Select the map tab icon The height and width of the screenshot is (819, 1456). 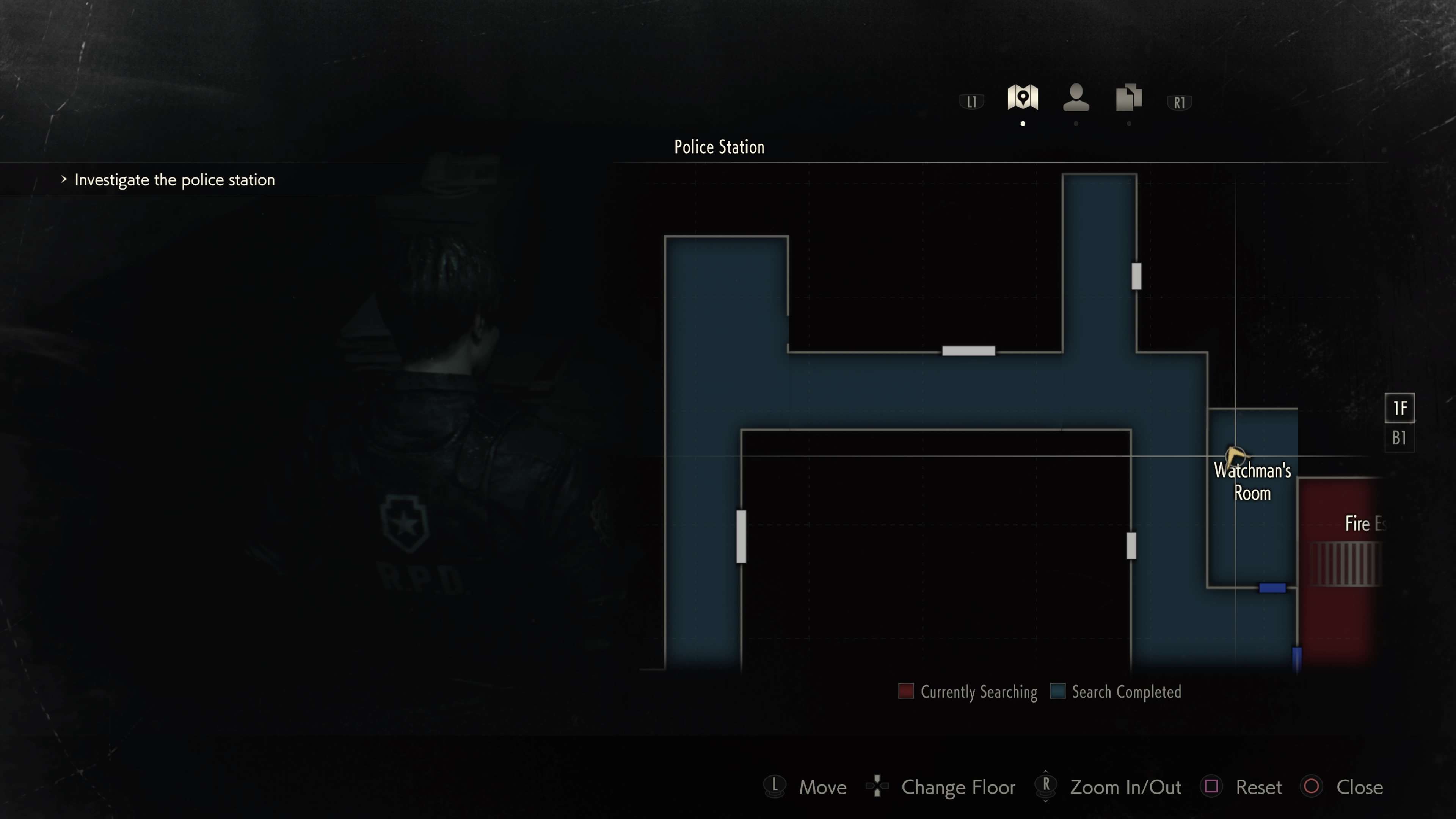pos(1022,98)
